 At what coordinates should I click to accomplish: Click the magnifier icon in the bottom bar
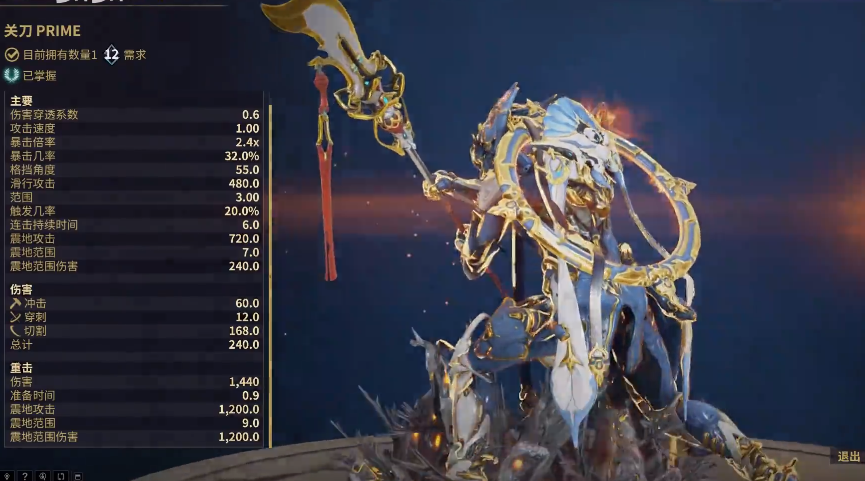(x=43, y=476)
